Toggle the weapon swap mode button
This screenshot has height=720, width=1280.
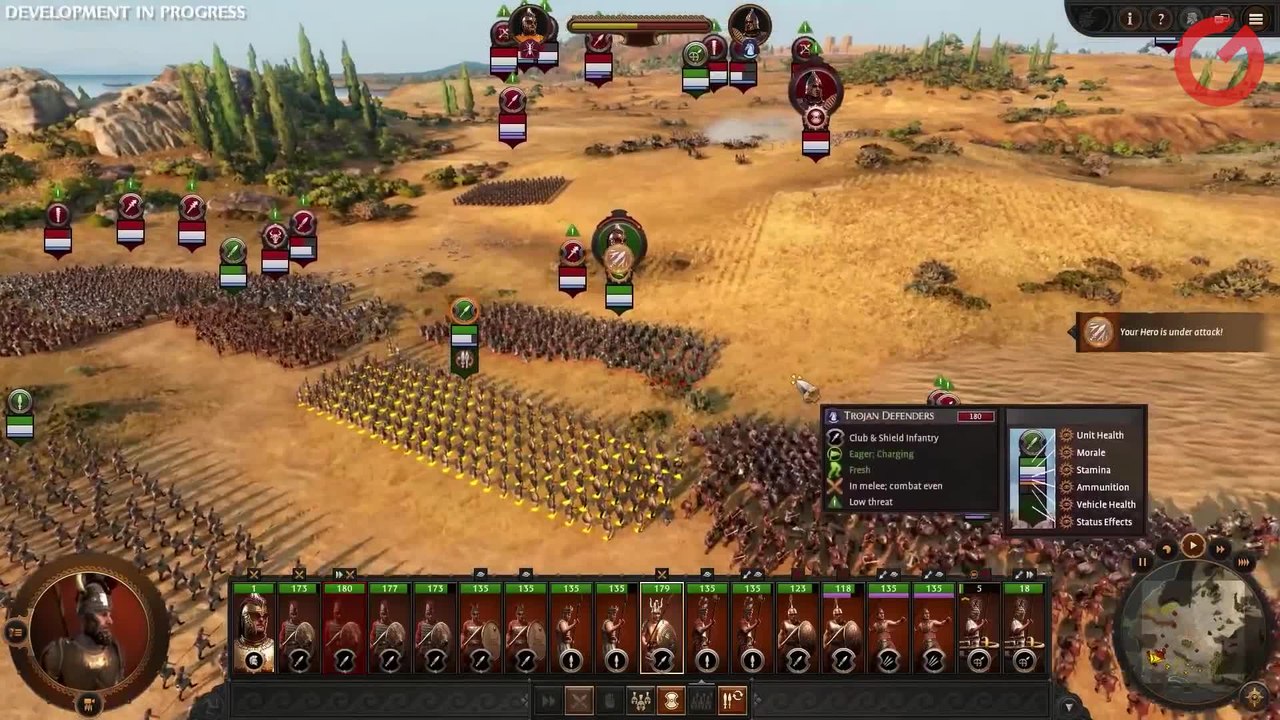[733, 701]
